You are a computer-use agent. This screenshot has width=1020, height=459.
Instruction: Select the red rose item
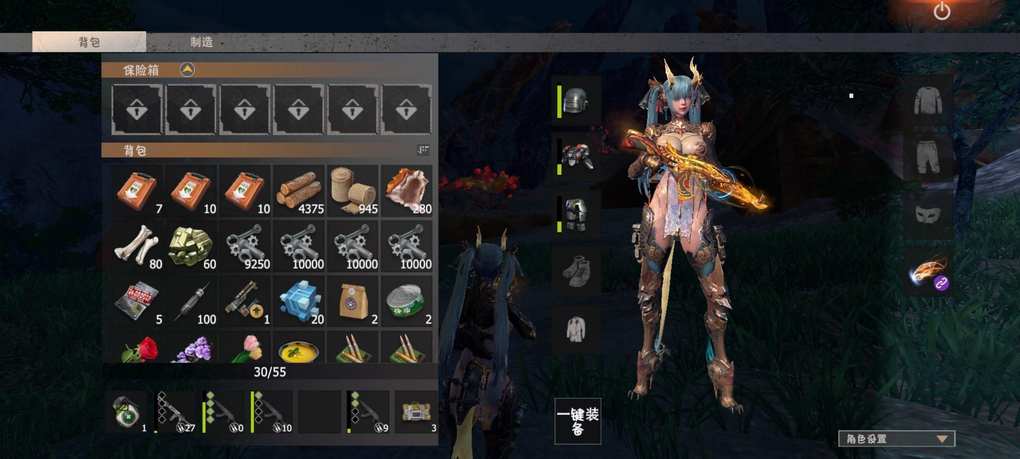pos(136,348)
